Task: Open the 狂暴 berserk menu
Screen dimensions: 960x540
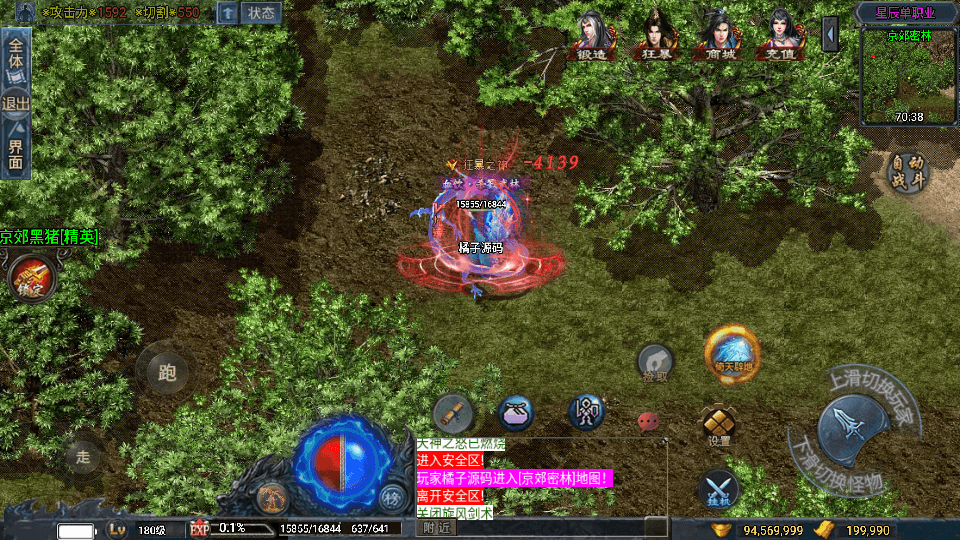Action: click(654, 37)
